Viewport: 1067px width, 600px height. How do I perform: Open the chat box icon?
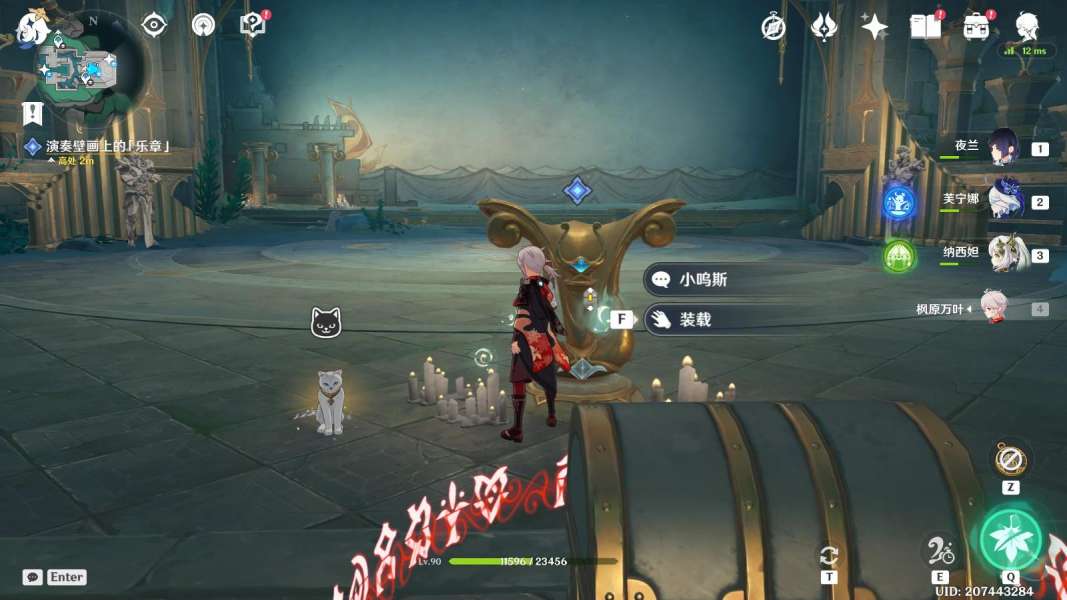33,577
